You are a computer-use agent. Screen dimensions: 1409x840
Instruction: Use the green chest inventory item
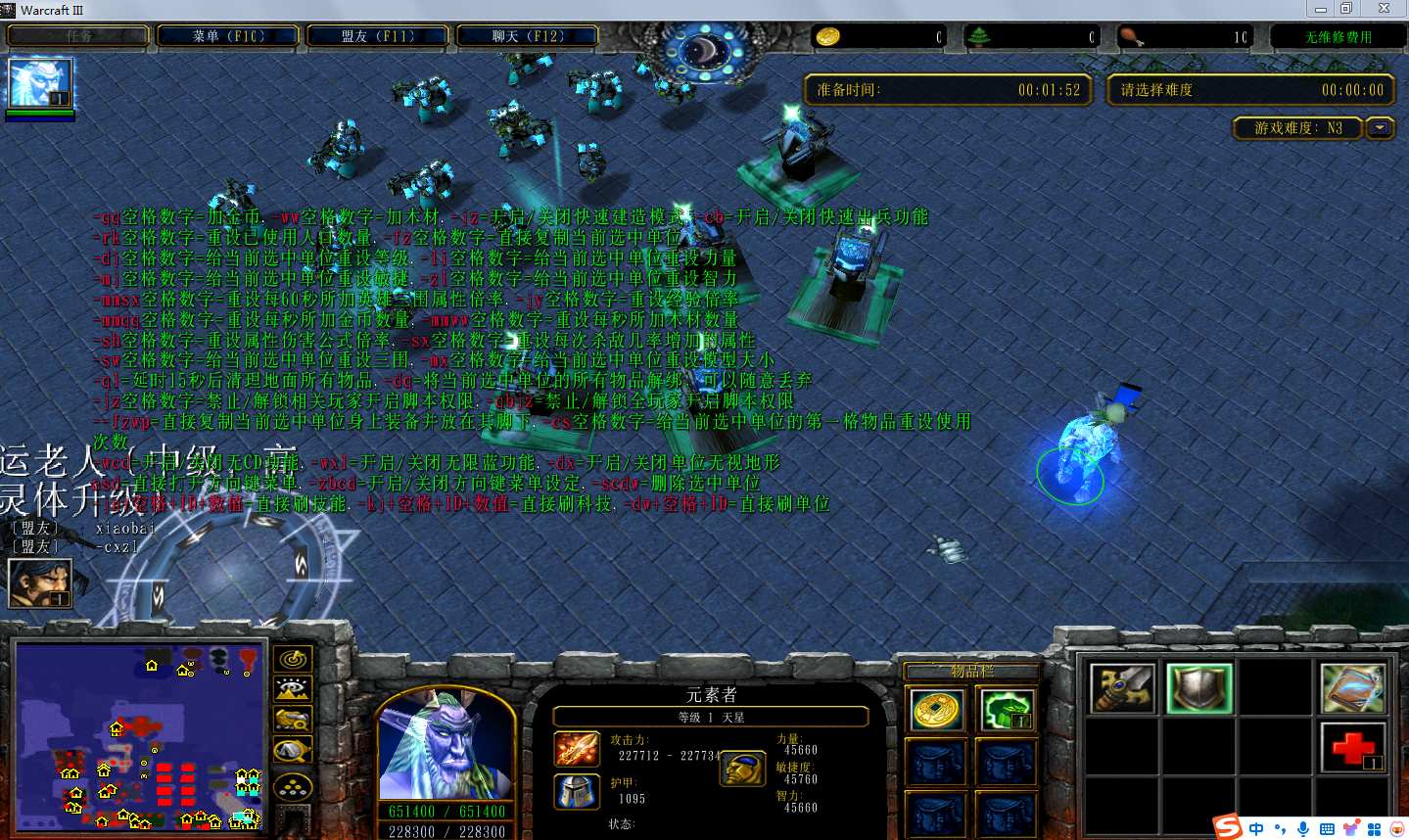(1006, 710)
